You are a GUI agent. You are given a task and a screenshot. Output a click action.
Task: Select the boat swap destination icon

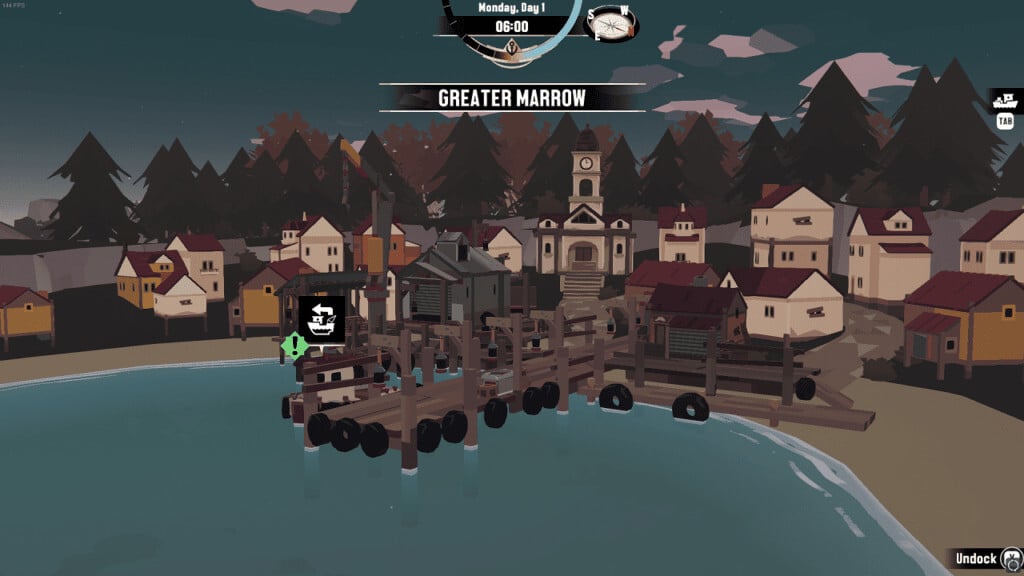pyautogui.click(x=321, y=319)
